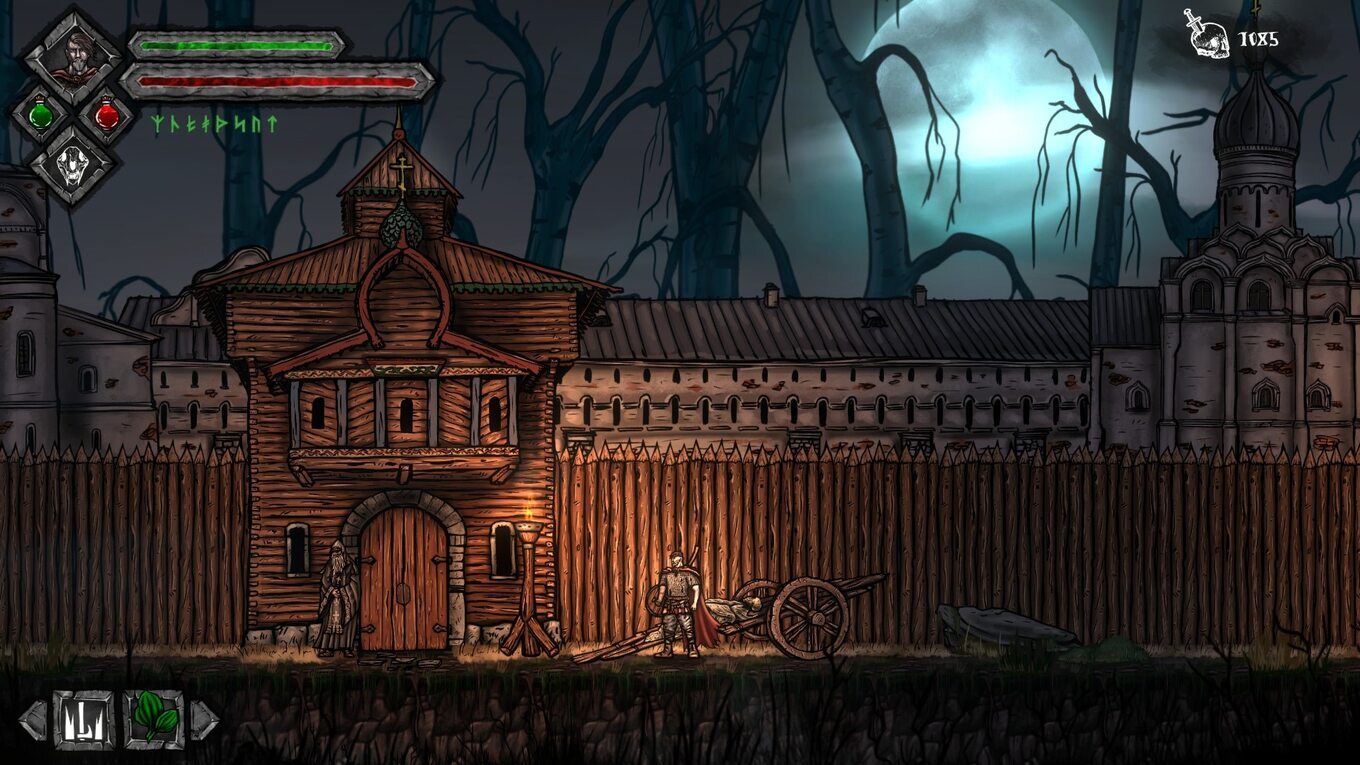Cycle quick slots with the left arrow
This screenshot has height=765, width=1360.
[x=33, y=720]
